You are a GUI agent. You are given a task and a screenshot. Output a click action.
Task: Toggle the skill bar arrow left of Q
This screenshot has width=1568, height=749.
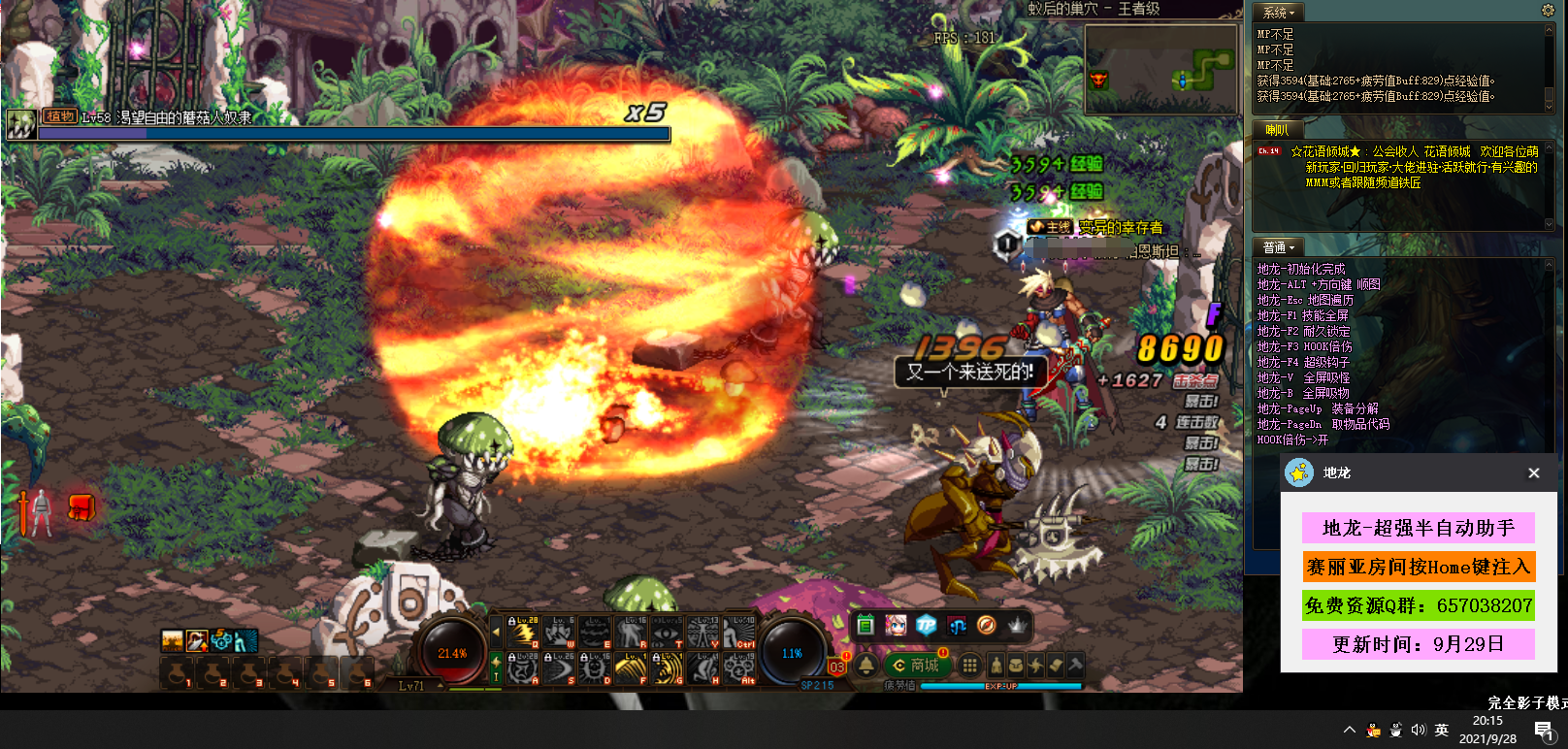coord(497,633)
